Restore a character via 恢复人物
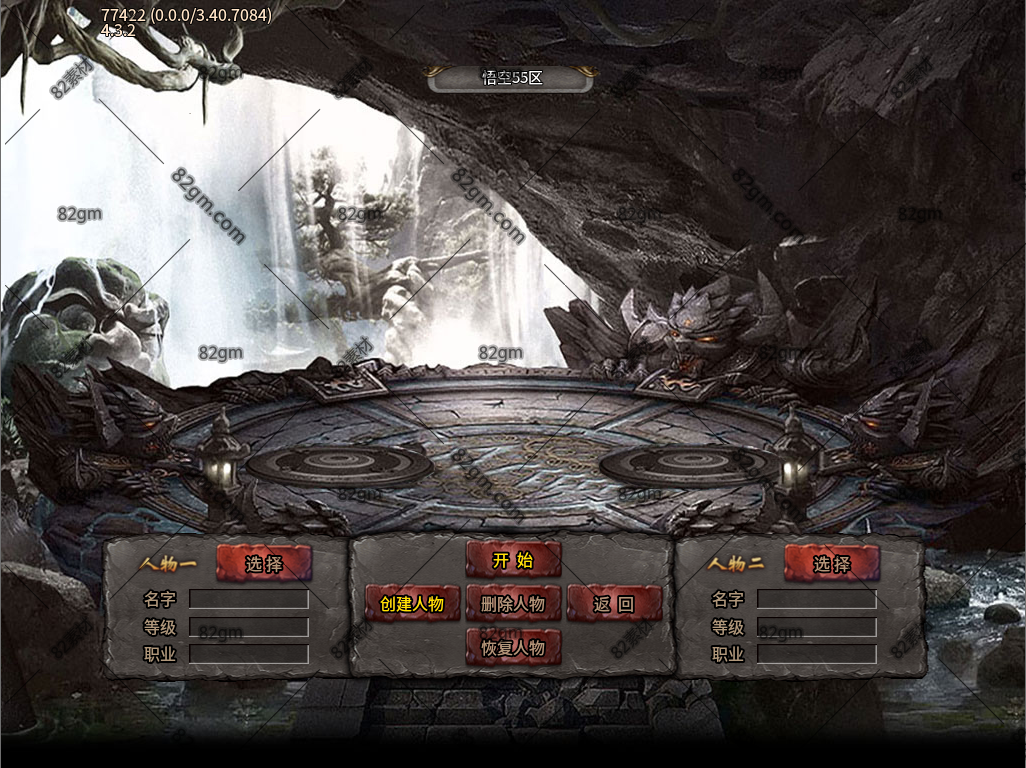 click(x=513, y=647)
